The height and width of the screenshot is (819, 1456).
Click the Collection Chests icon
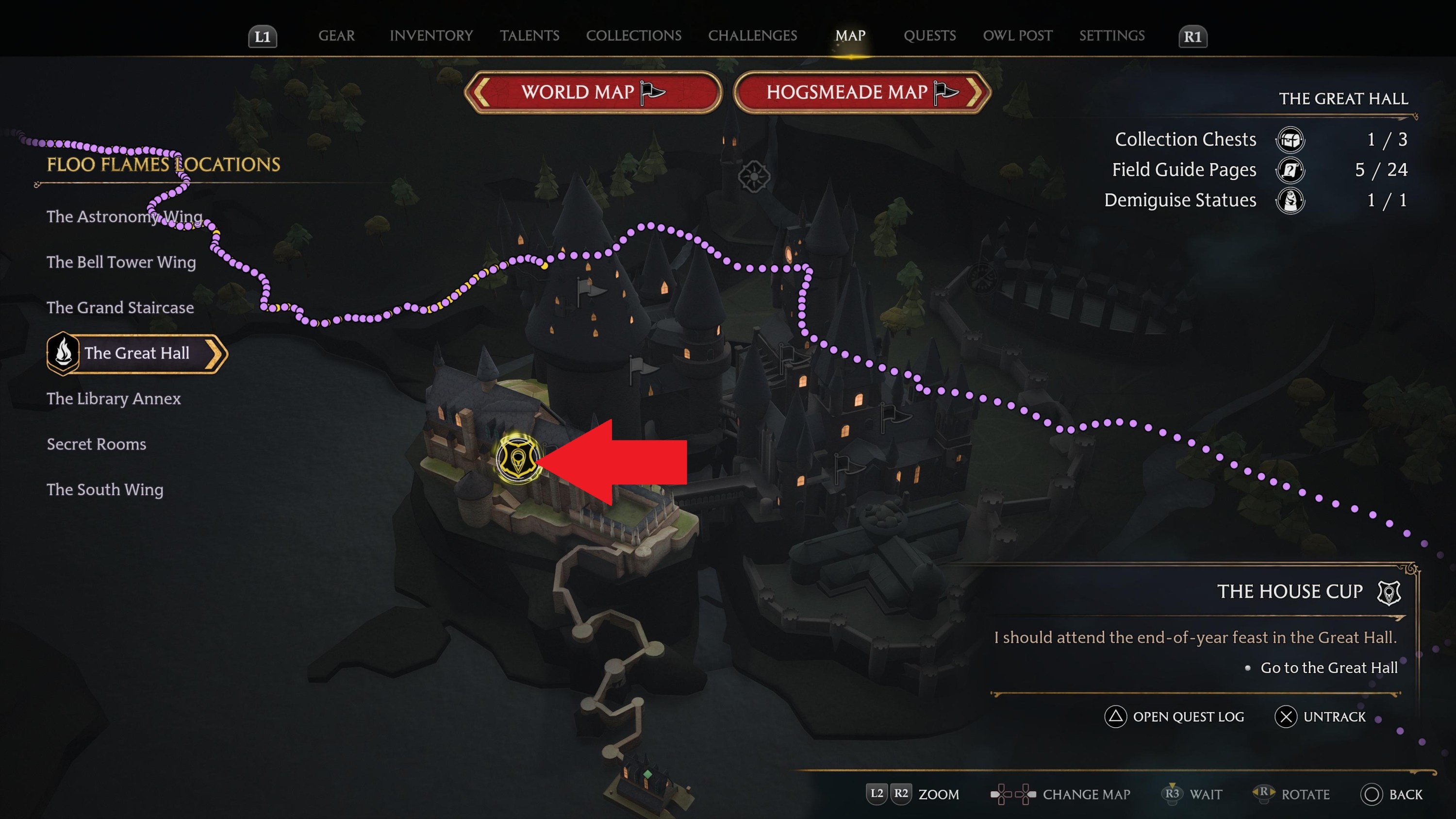click(1291, 140)
